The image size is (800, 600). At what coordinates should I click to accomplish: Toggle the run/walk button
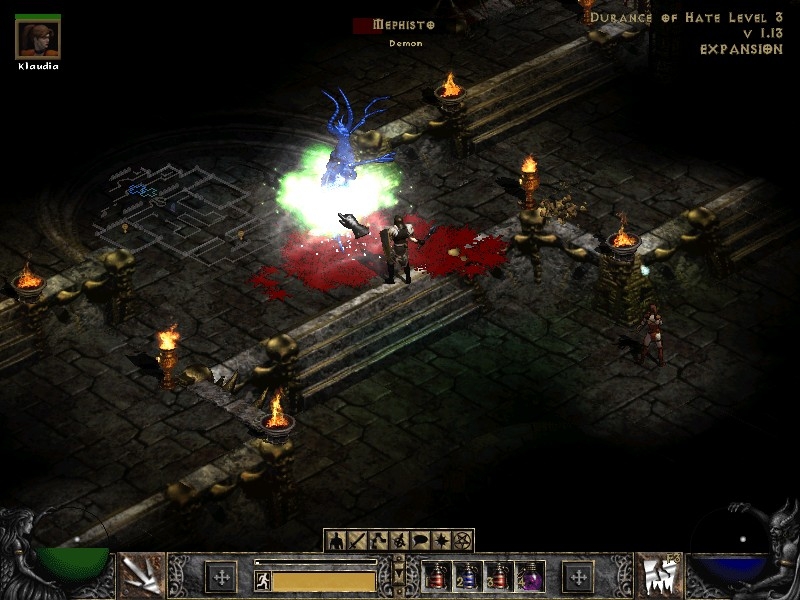point(263,580)
